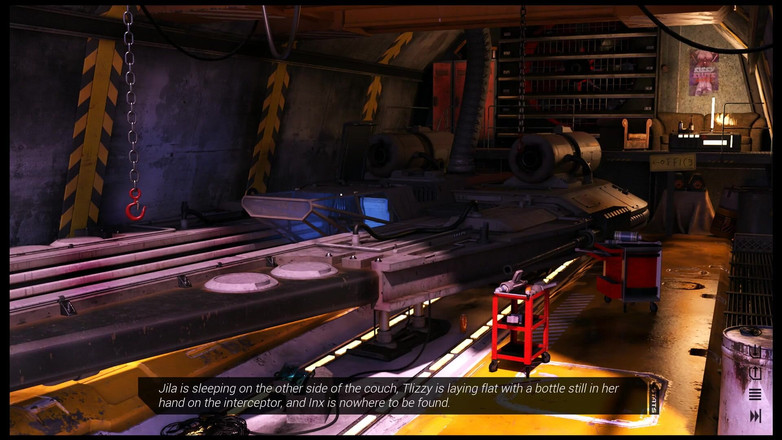Open the three-line menu icon
Viewport: 782px width, 440px height.
pyautogui.click(x=755, y=394)
